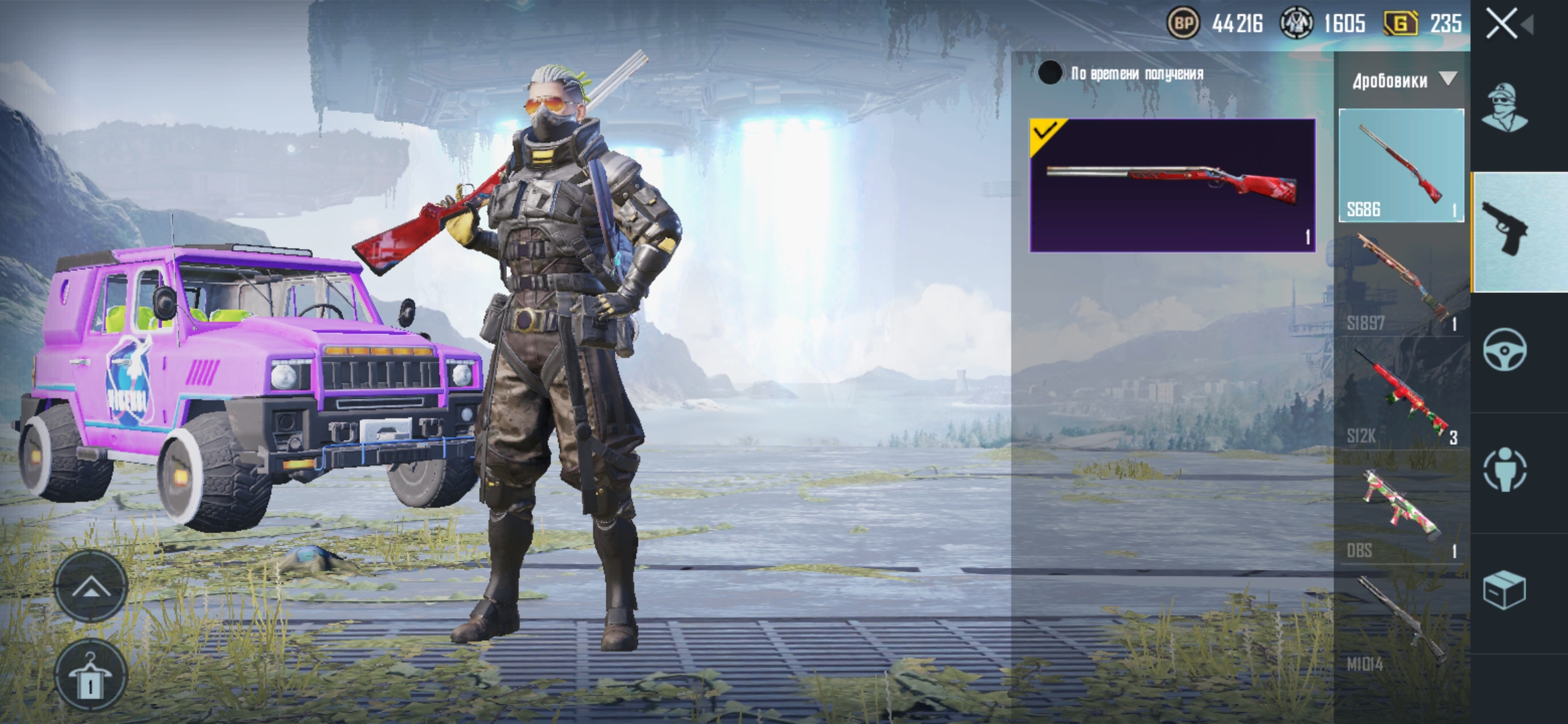Open the emote figure tab
The image size is (1568, 724).
[1504, 469]
